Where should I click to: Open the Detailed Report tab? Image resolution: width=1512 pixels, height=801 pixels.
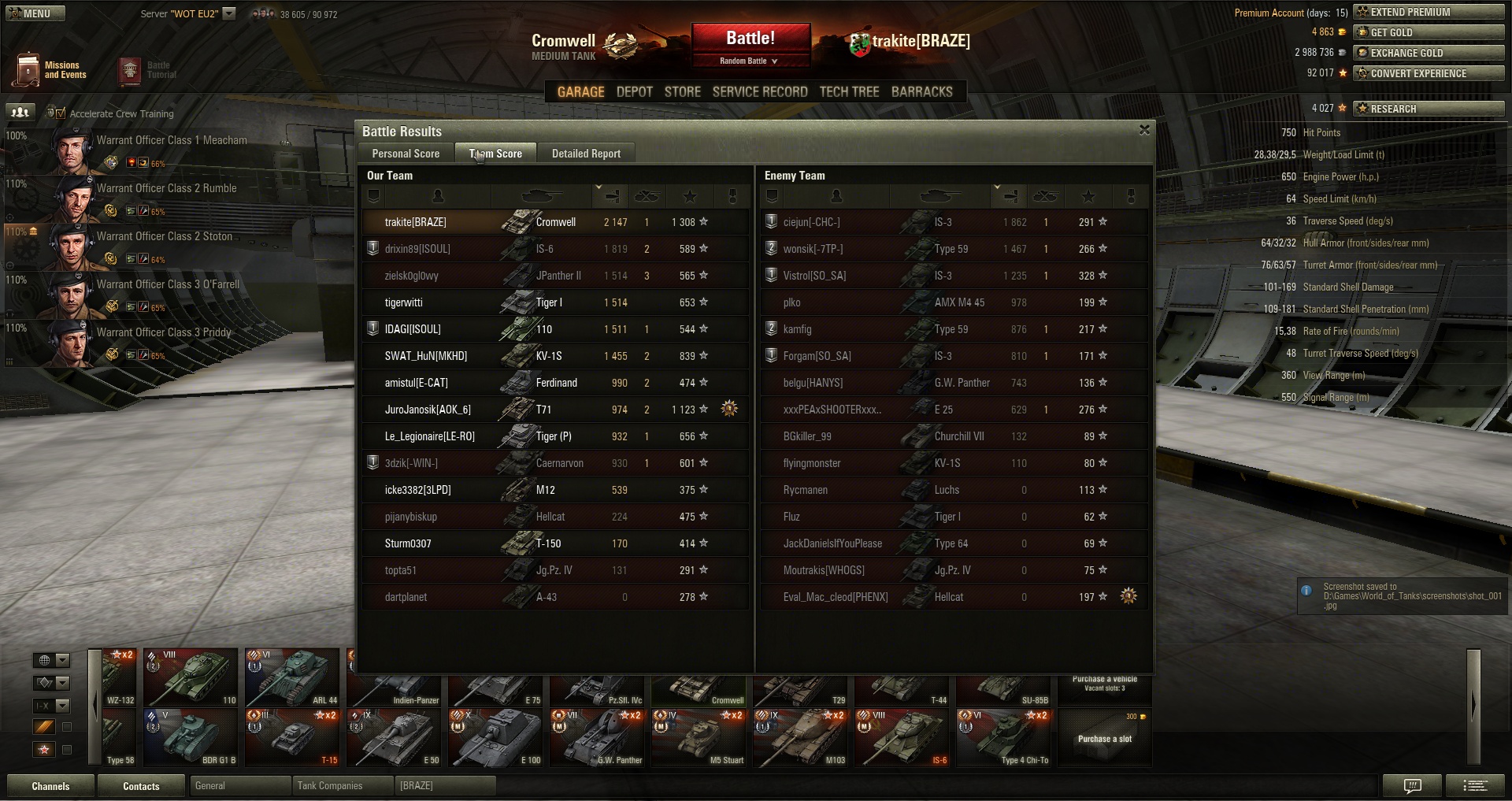[x=586, y=154]
